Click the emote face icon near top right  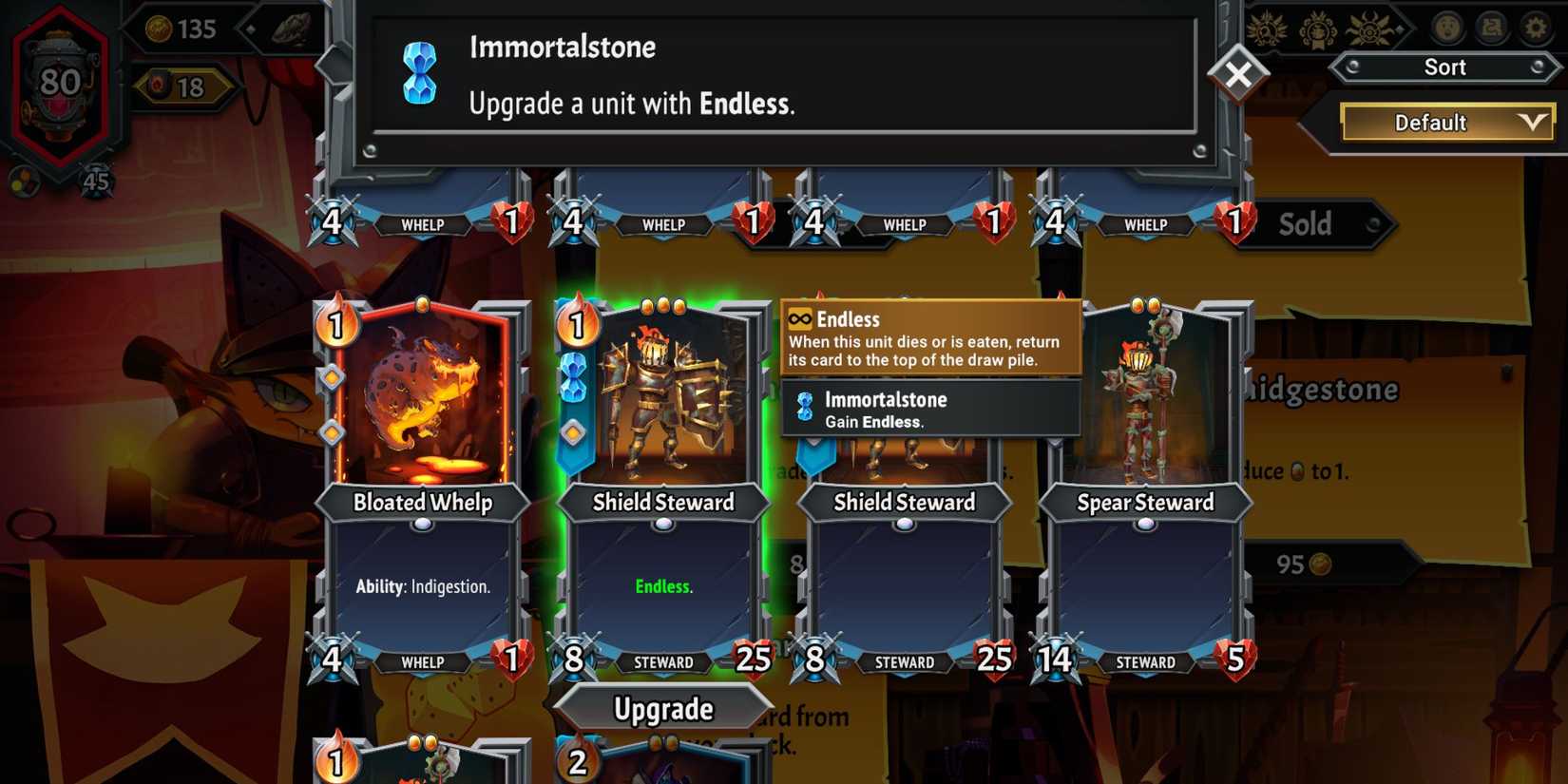[1447, 28]
